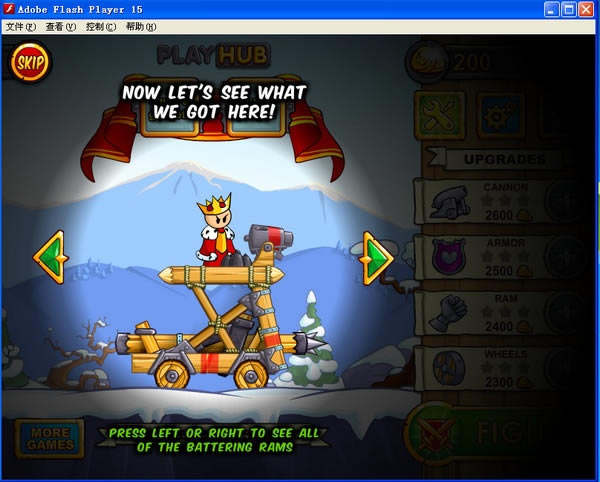The height and width of the screenshot is (482, 600).
Task: Switch to the gear tab
Action: tap(500, 118)
